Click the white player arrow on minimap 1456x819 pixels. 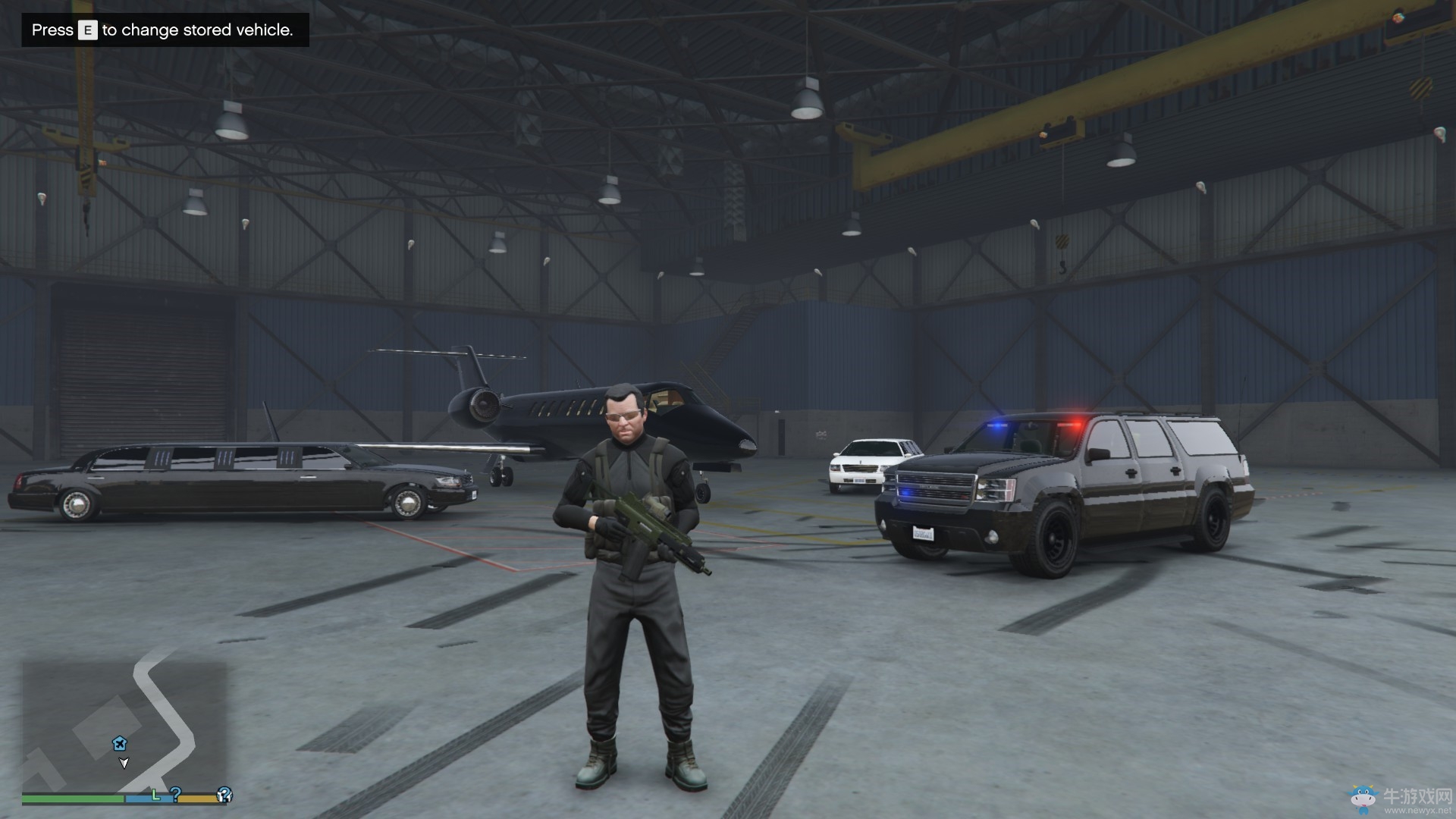tap(124, 762)
